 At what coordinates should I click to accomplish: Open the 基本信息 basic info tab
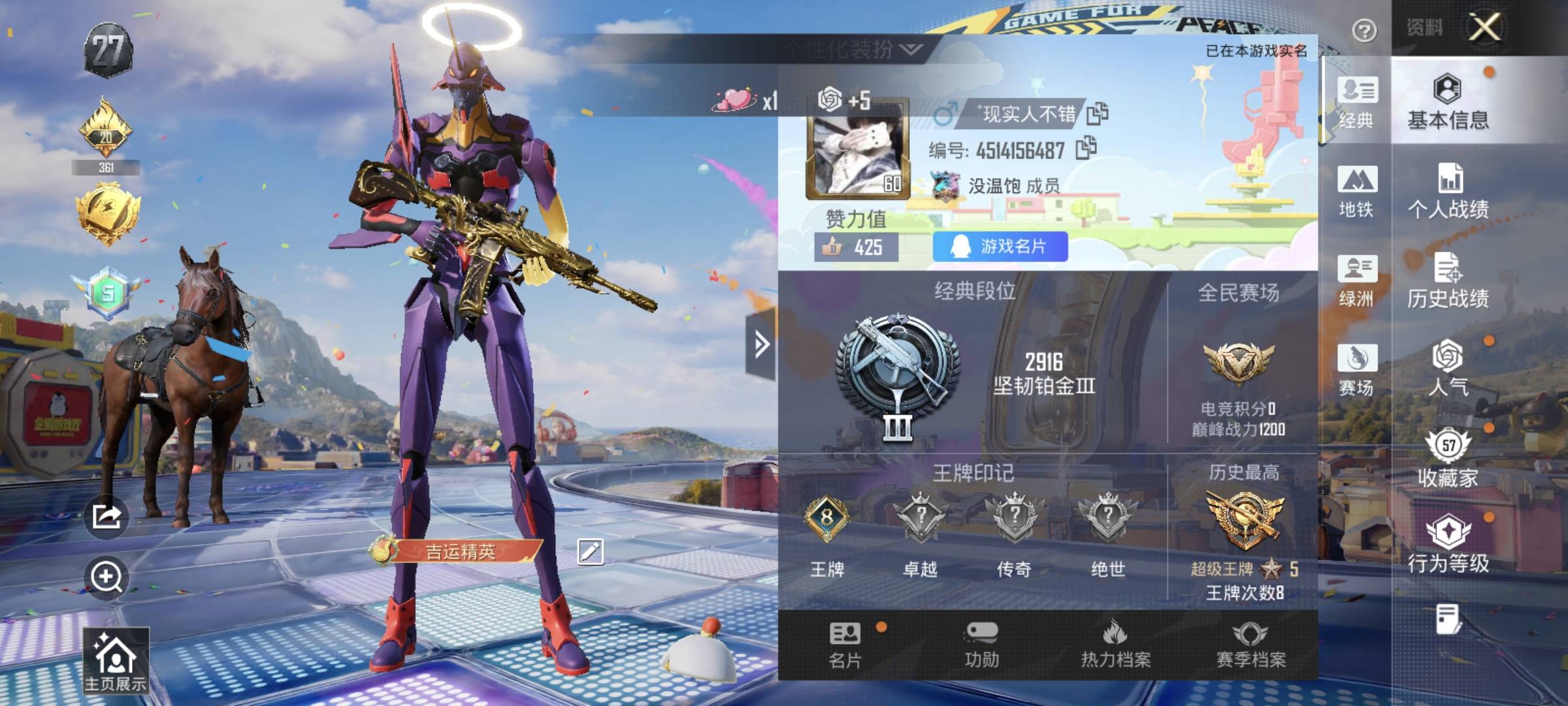point(1448,102)
